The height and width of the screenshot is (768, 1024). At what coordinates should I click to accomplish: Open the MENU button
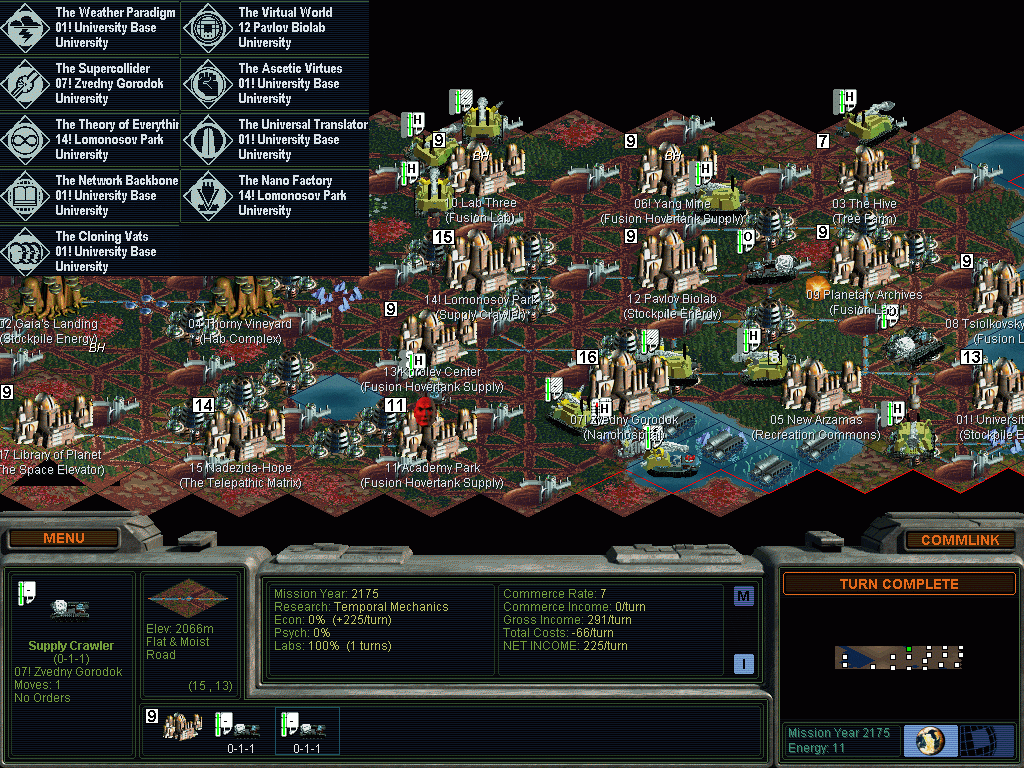64,539
